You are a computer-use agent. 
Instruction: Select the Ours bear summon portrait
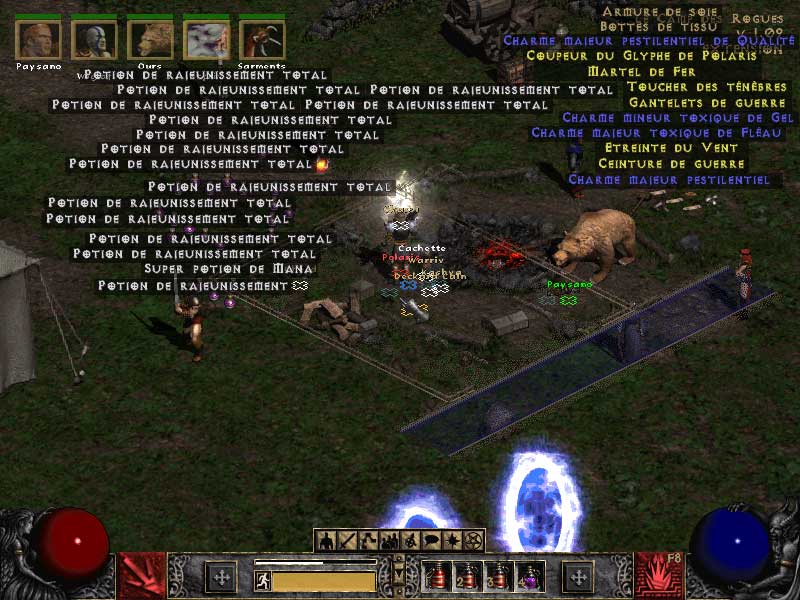tap(151, 39)
